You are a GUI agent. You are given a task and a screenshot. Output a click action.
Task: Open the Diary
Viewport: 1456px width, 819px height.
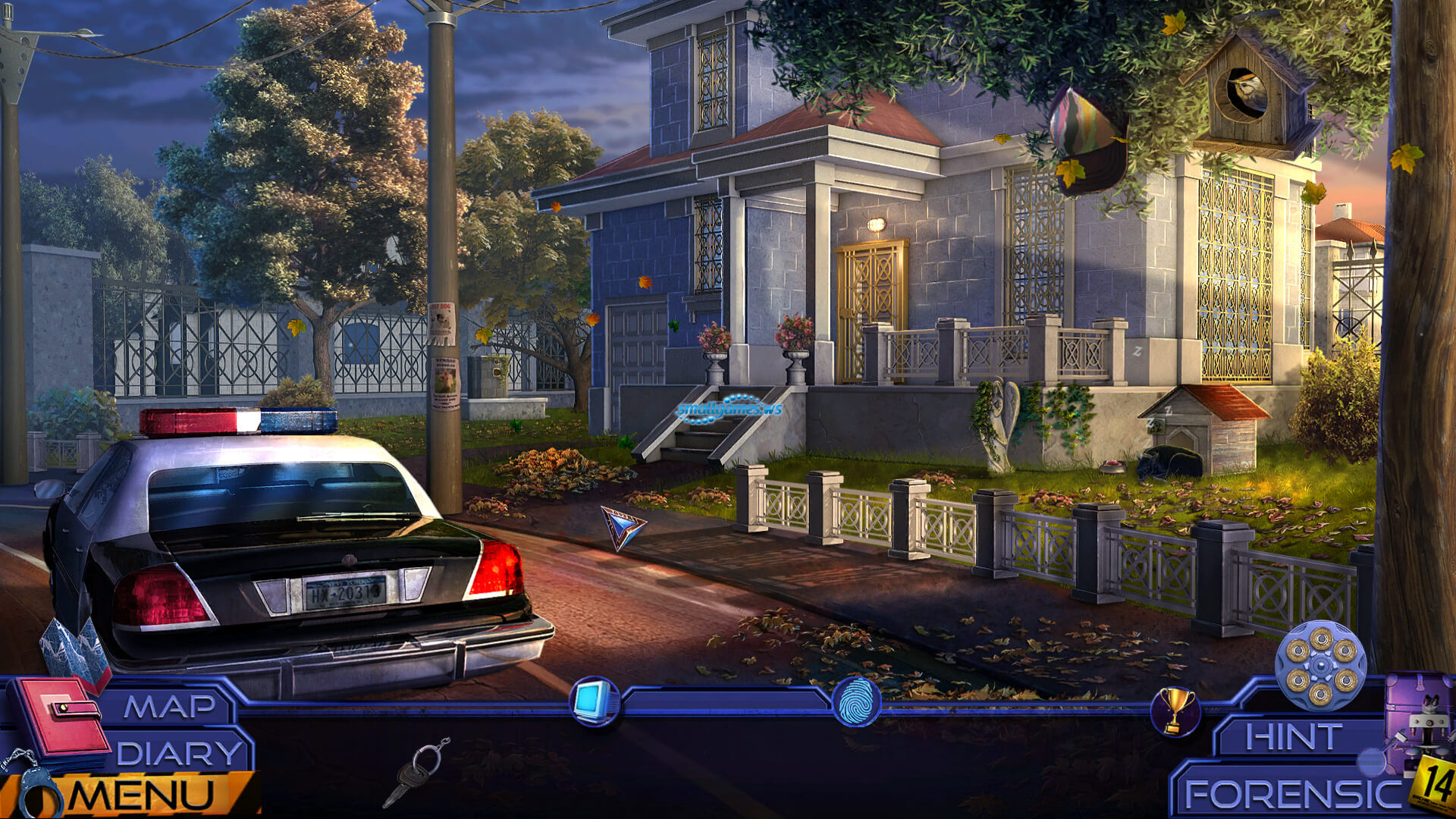(179, 754)
